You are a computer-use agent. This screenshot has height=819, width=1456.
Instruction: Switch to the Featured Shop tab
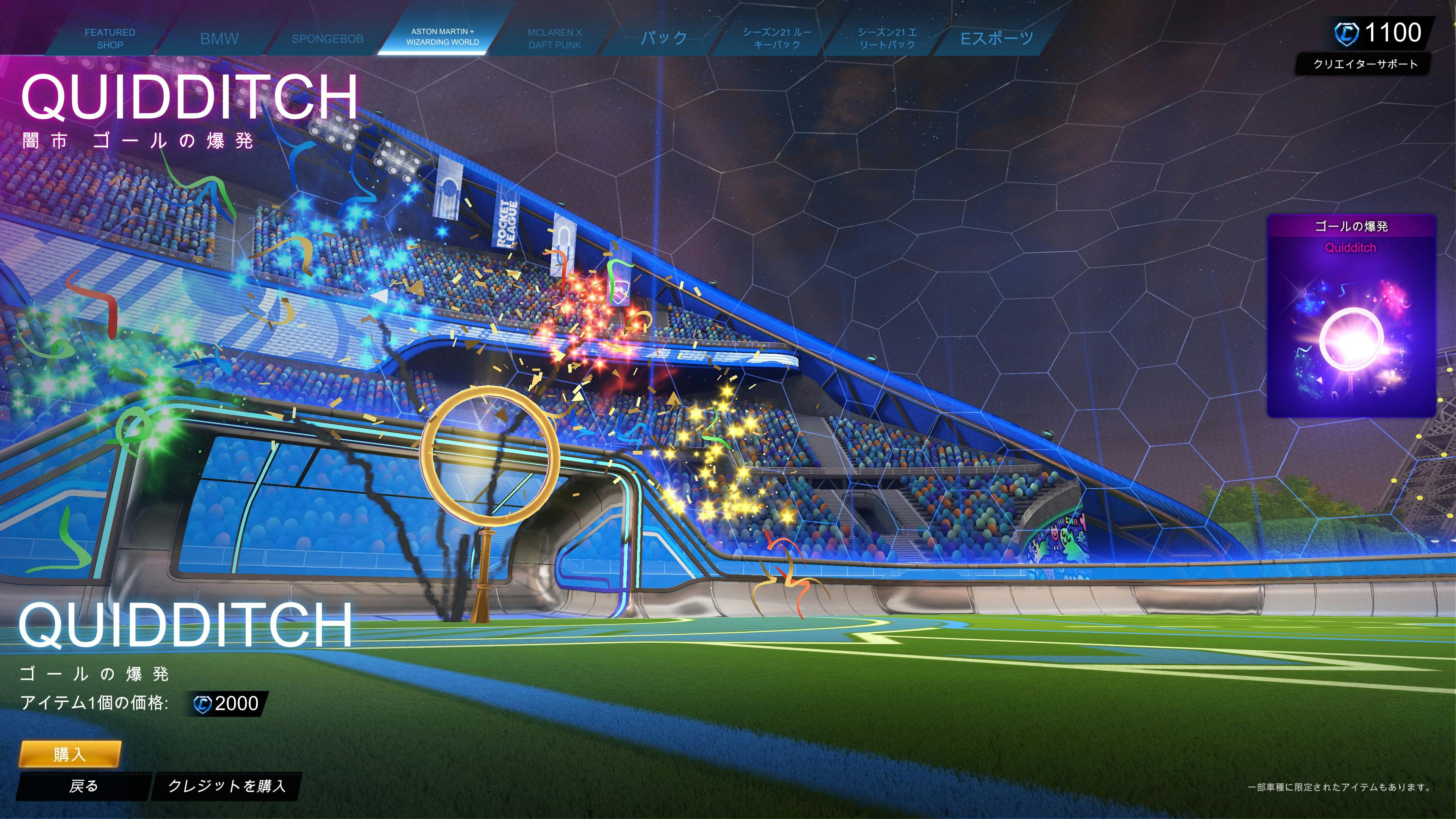pos(110,38)
